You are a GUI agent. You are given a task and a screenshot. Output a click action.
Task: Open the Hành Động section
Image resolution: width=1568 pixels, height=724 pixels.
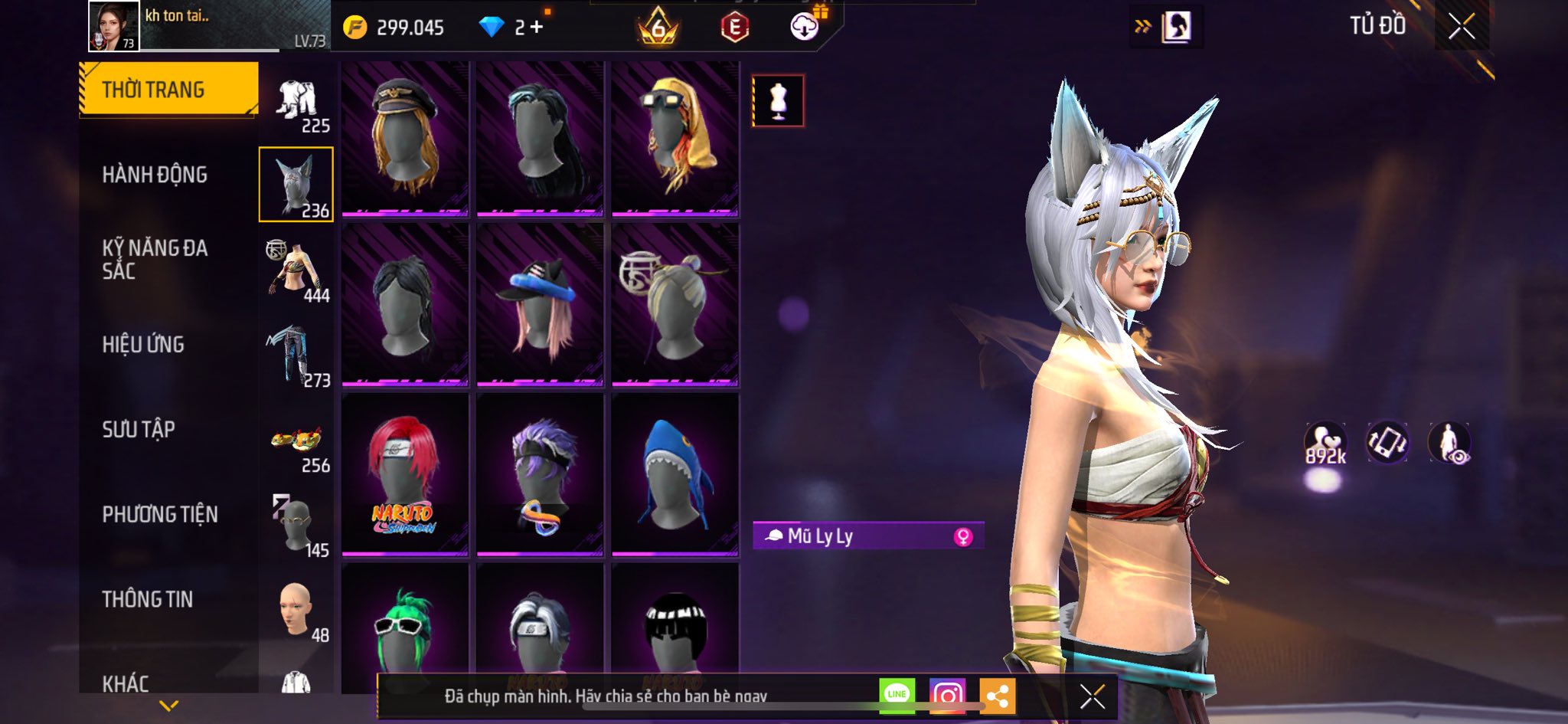[155, 175]
